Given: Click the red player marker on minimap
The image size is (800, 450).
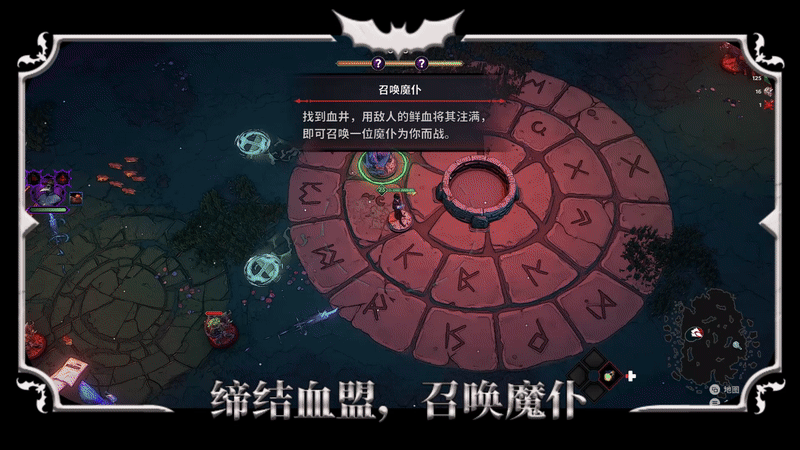Looking at the screenshot, I should (x=696, y=333).
